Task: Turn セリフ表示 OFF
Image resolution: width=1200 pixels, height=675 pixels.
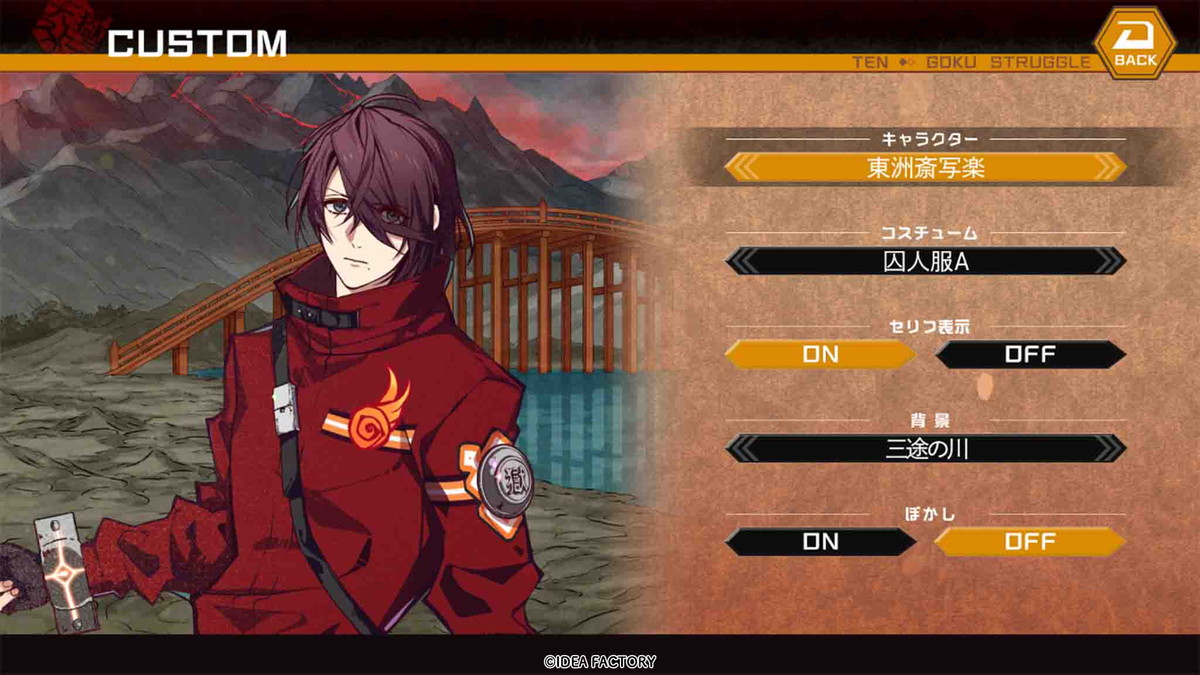Action: tap(1030, 354)
